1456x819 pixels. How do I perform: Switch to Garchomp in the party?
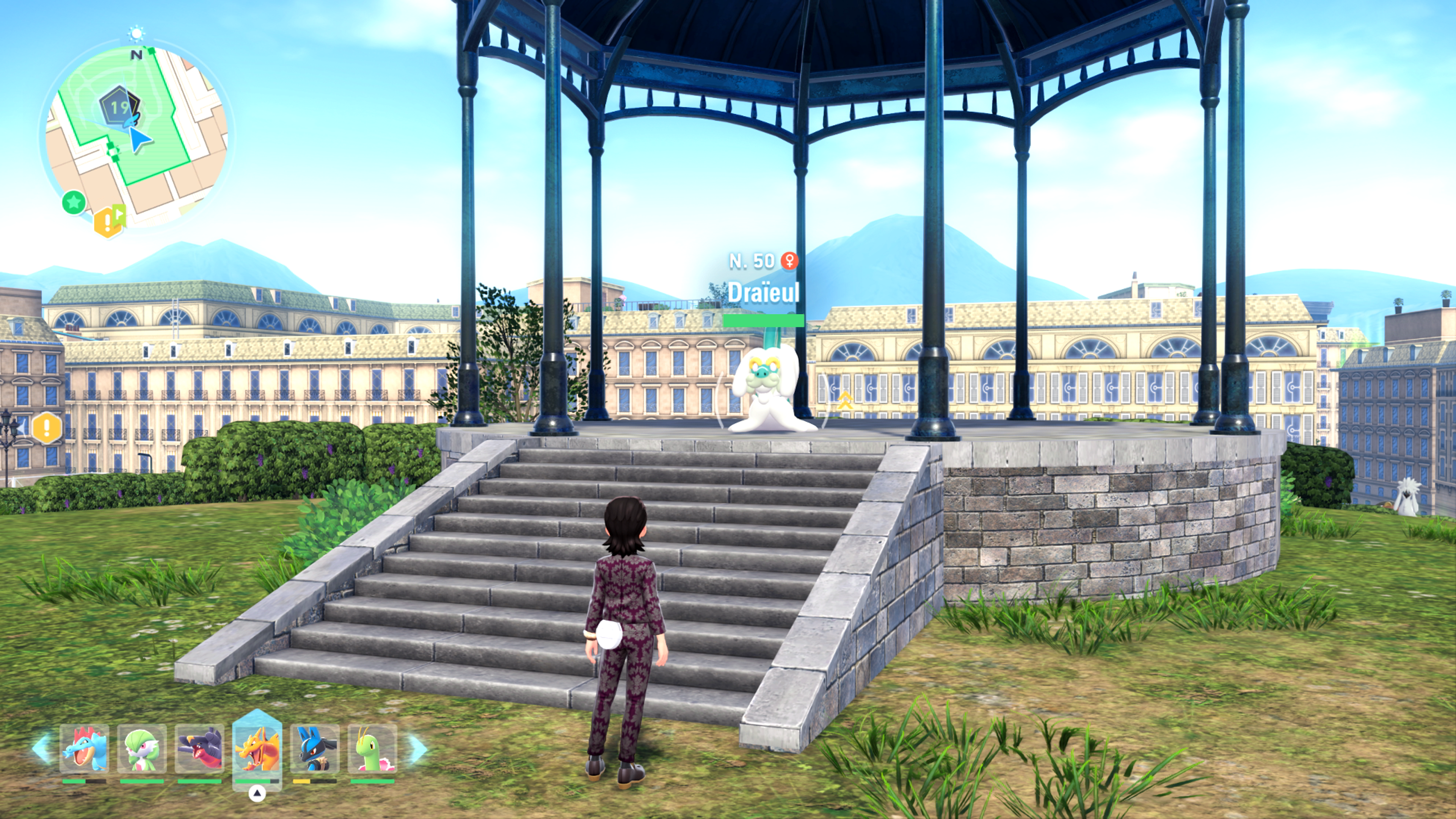click(x=199, y=749)
